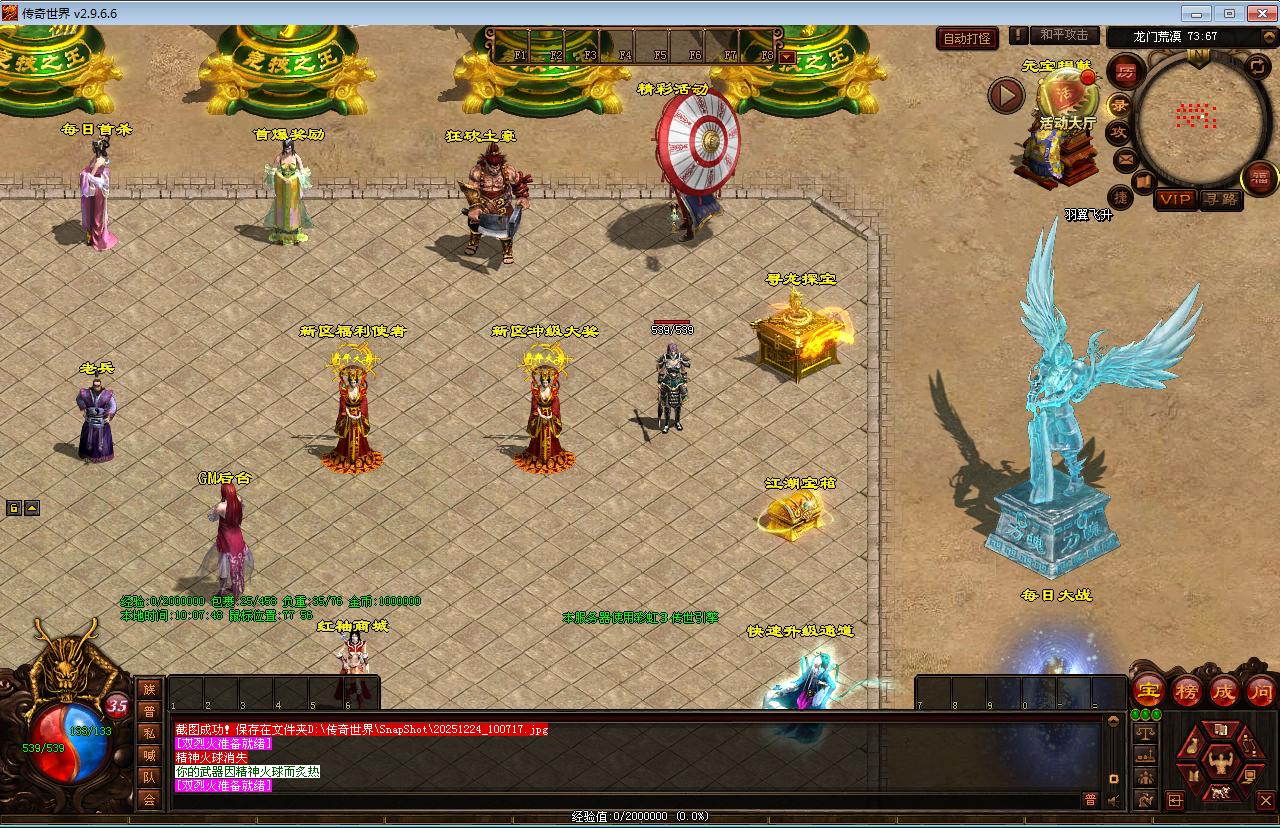The image size is (1280, 828).
Task: Open the mail envelope icon
Action: pos(1125,159)
